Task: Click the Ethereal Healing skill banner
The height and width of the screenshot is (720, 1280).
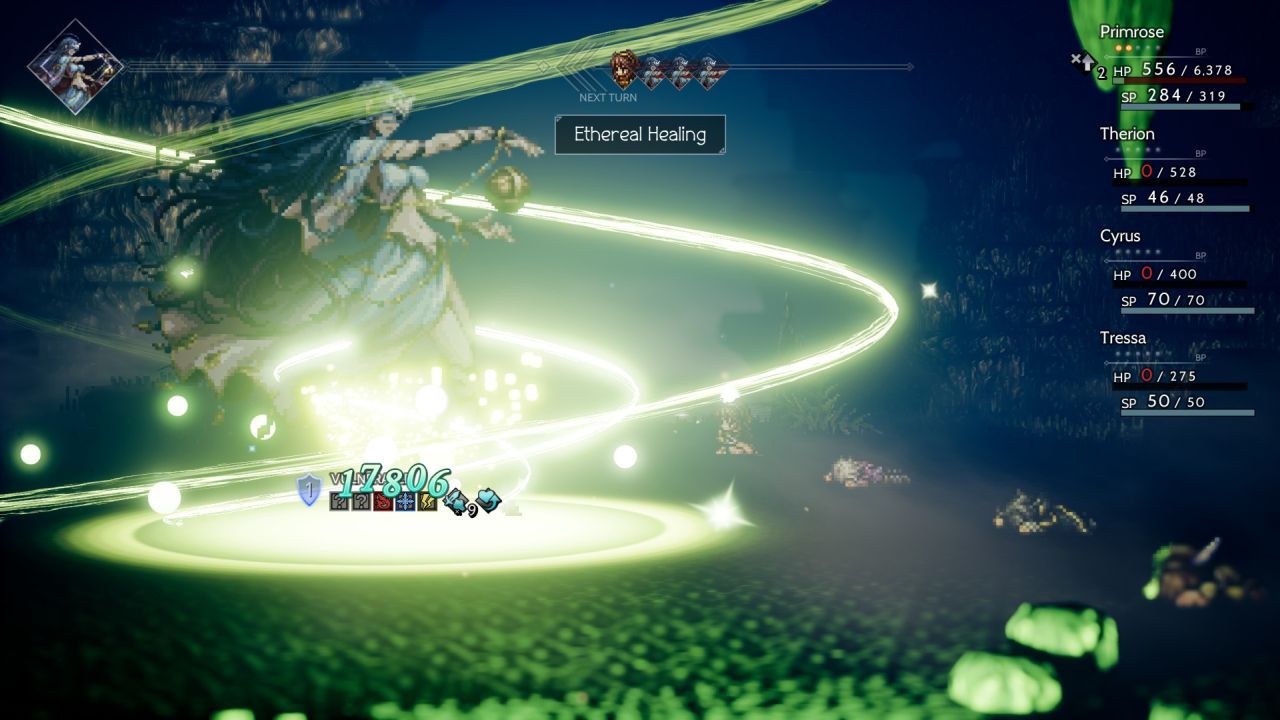Action: coord(640,135)
